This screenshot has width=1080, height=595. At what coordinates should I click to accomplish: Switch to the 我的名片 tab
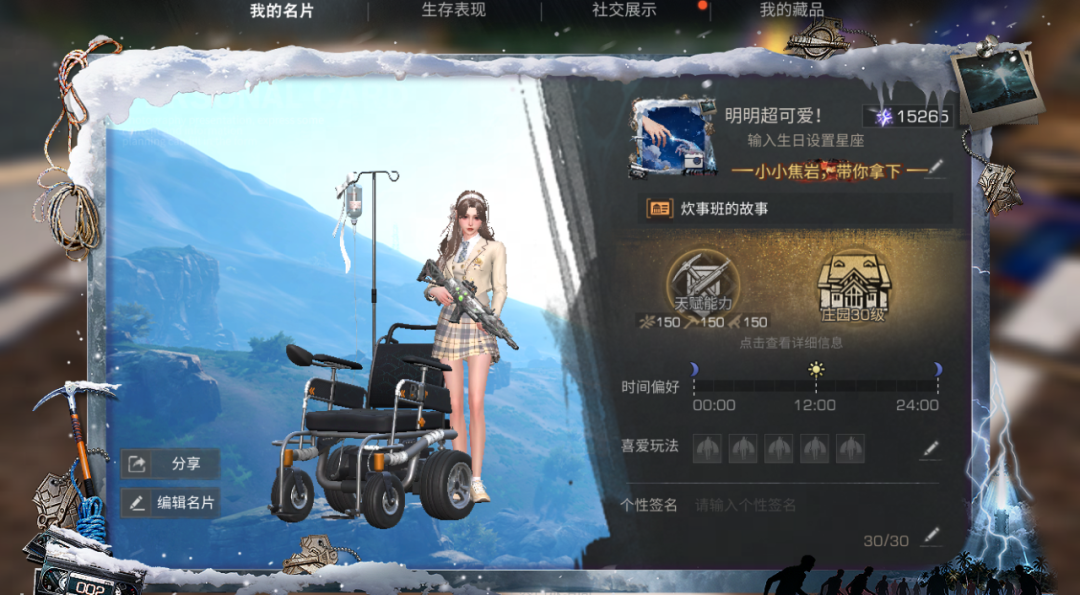click(x=281, y=11)
